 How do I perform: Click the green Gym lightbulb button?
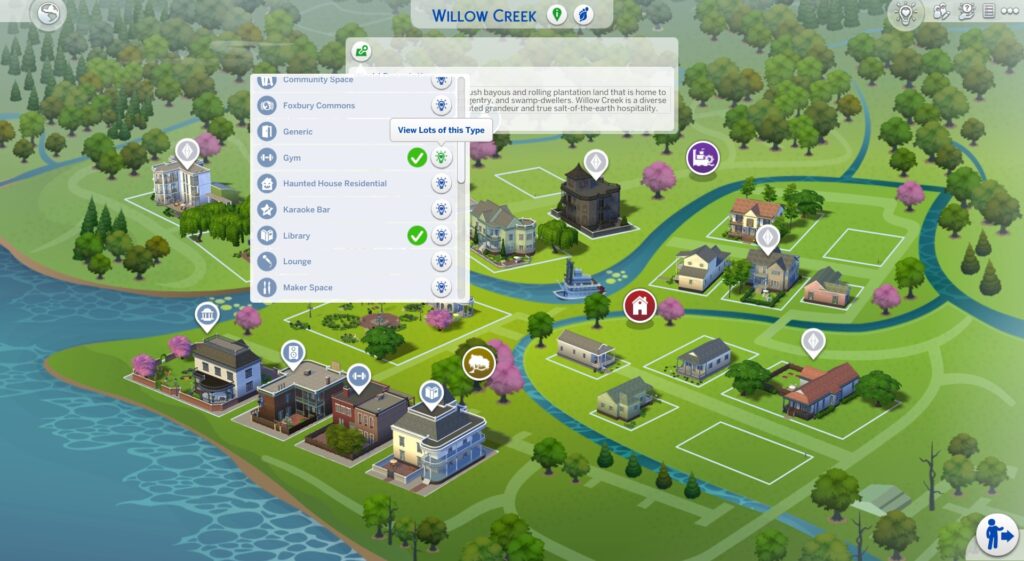tap(441, 158)
